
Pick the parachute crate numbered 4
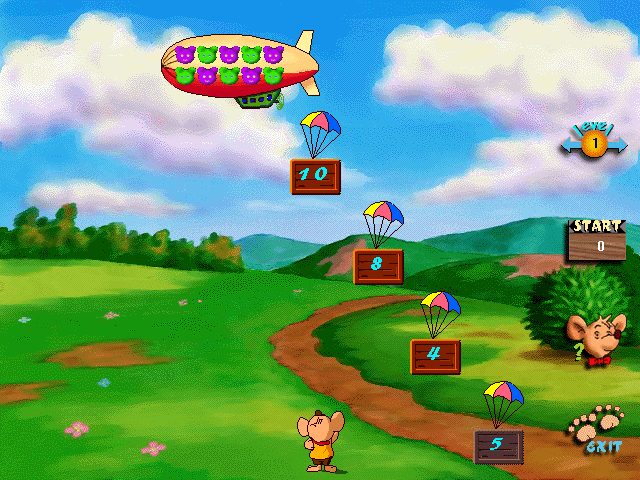point(435,355)
